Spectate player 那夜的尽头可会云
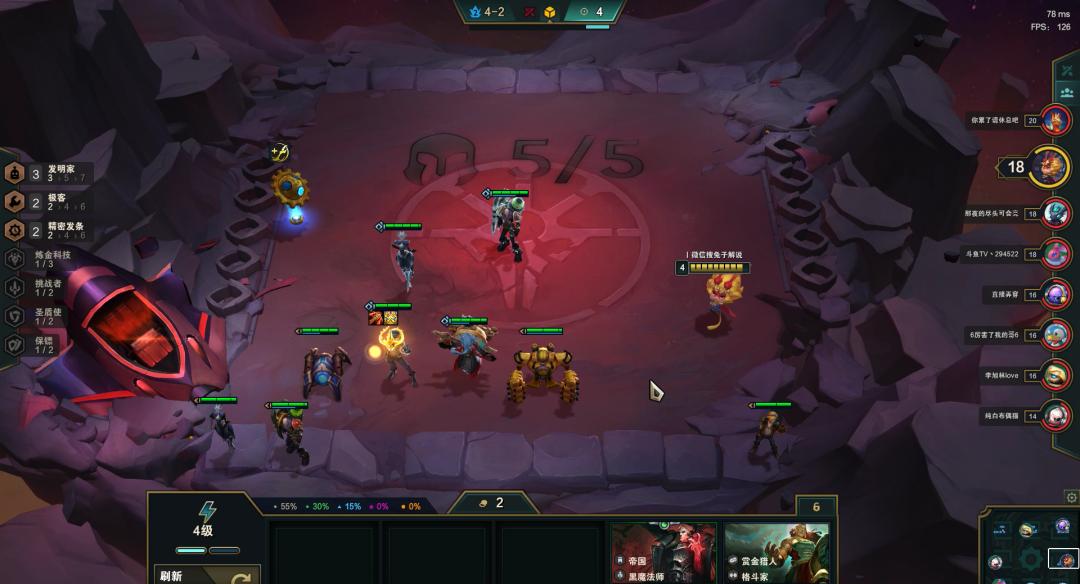Viewport: 1080px width, 584px height. (x=1056, y=213)
